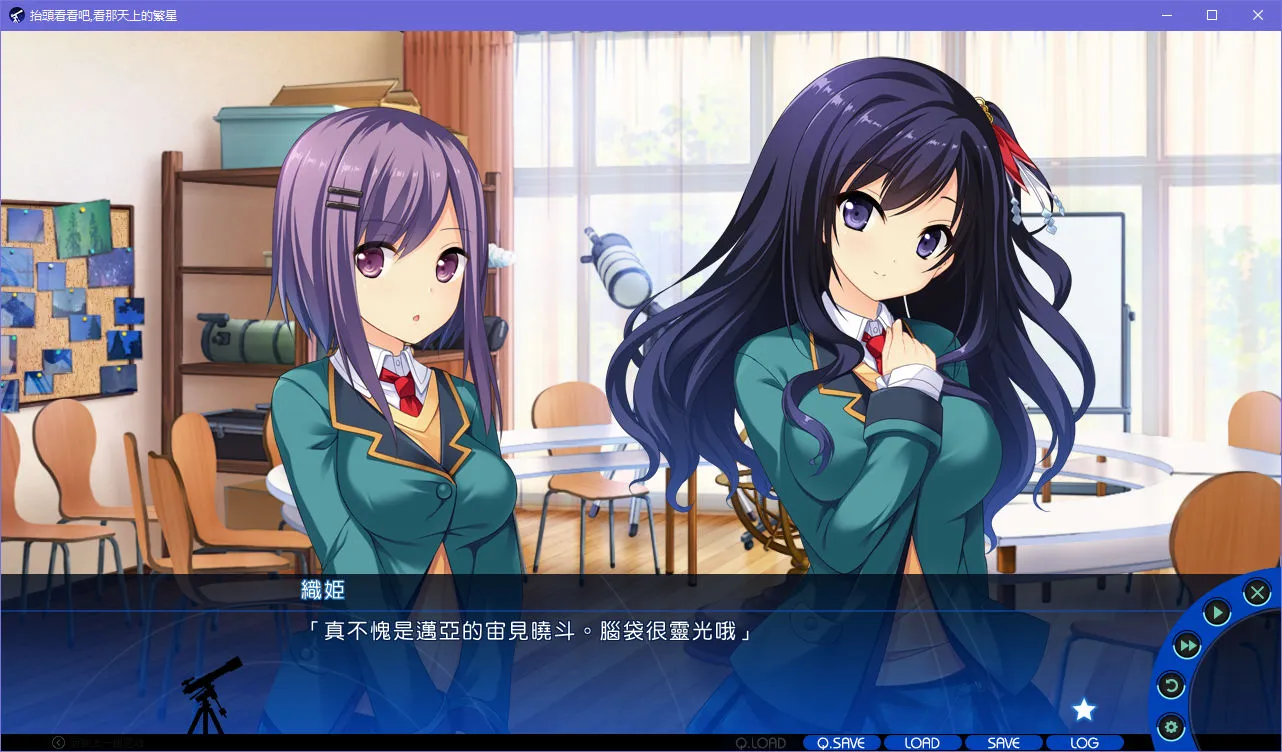Start auto-play with the play arrow icon
This screenshot has width=1282, height=752.
click(x=1217, y=612)
